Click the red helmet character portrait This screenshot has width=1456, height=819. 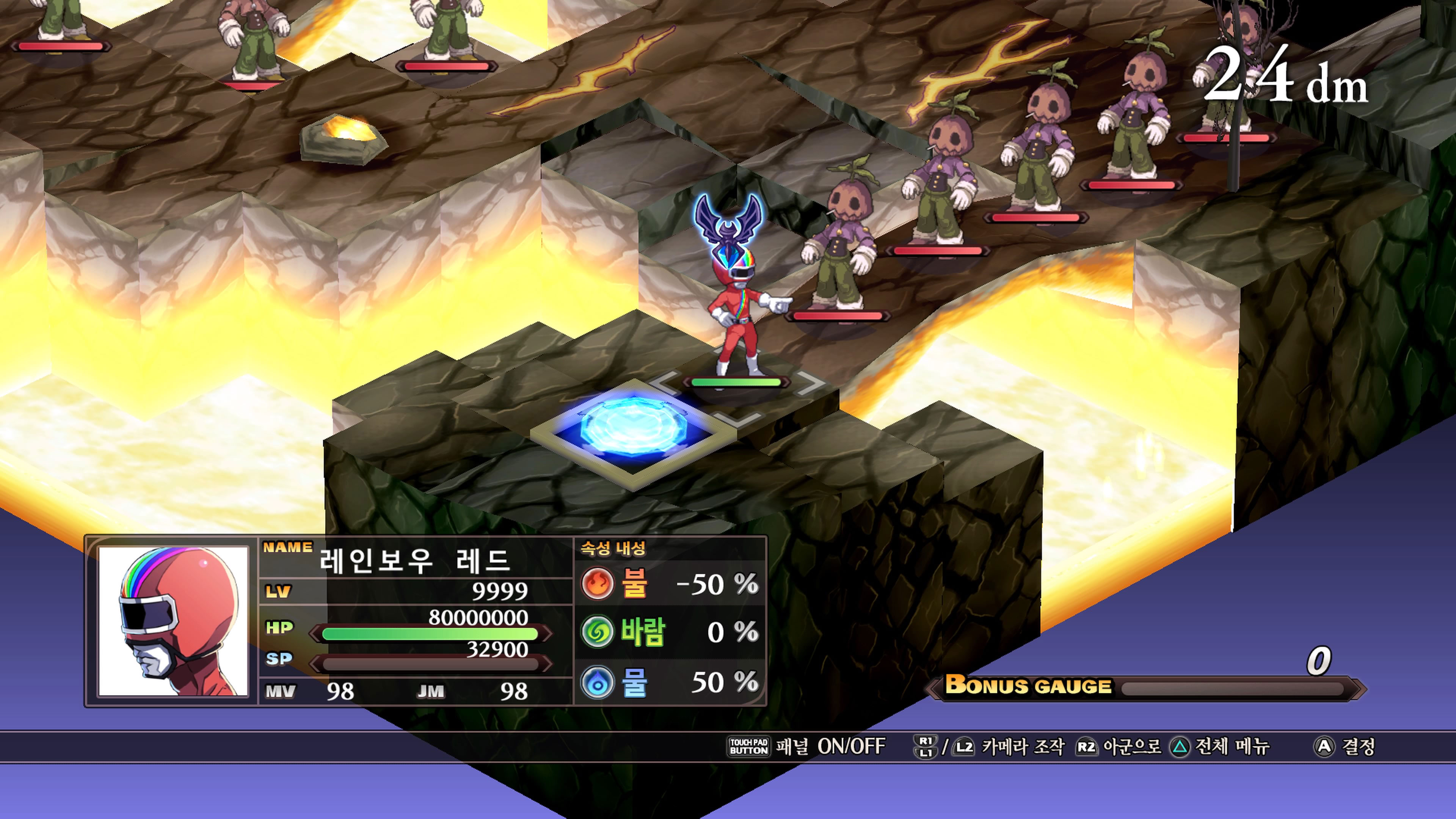pos(173,621)
